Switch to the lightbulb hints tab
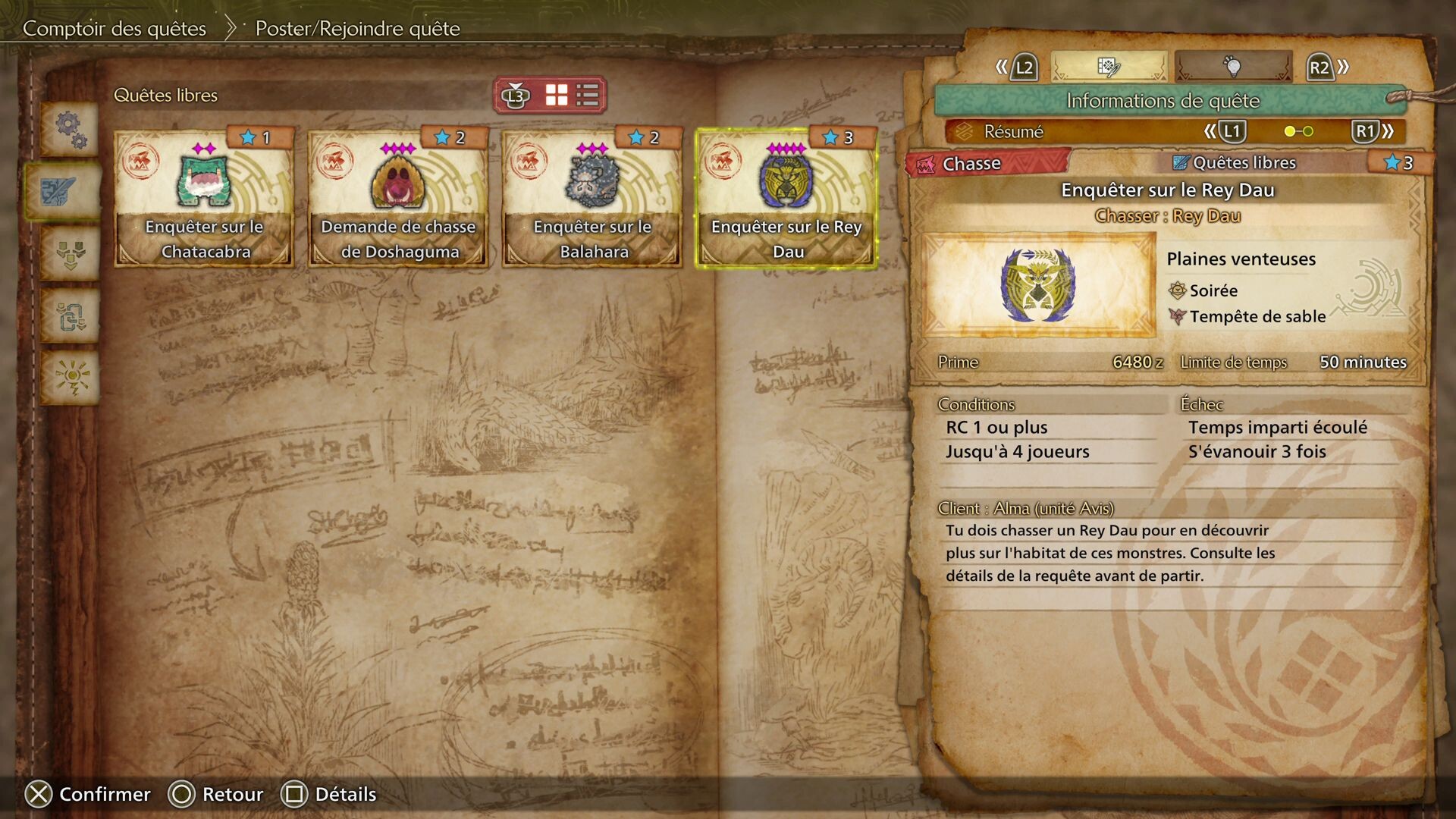Viewport: 1456px width, 819px height. (x=1233, y=67)
